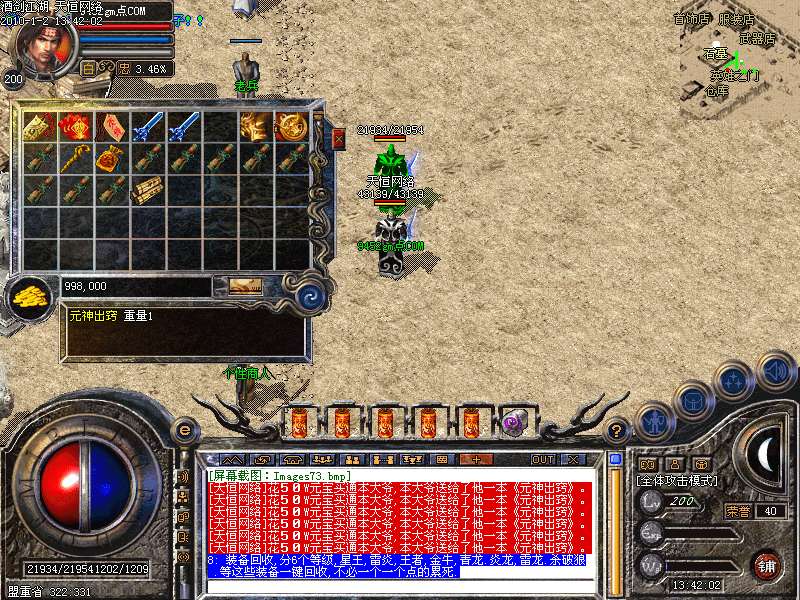This screenshot has height=600, width=800.
Task: Use the purple orb hotbar item
Action: [x=515, y=423]
